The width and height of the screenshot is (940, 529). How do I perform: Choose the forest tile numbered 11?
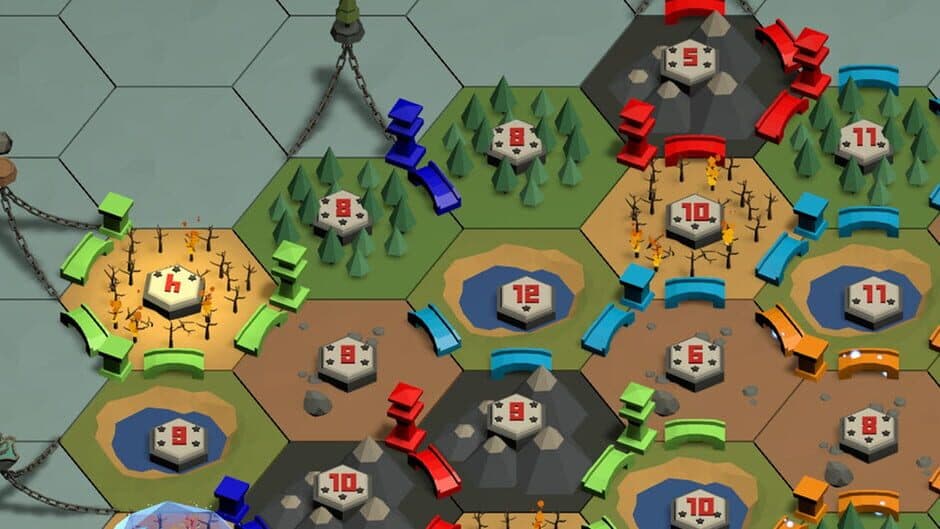click(x=861, y=139)
